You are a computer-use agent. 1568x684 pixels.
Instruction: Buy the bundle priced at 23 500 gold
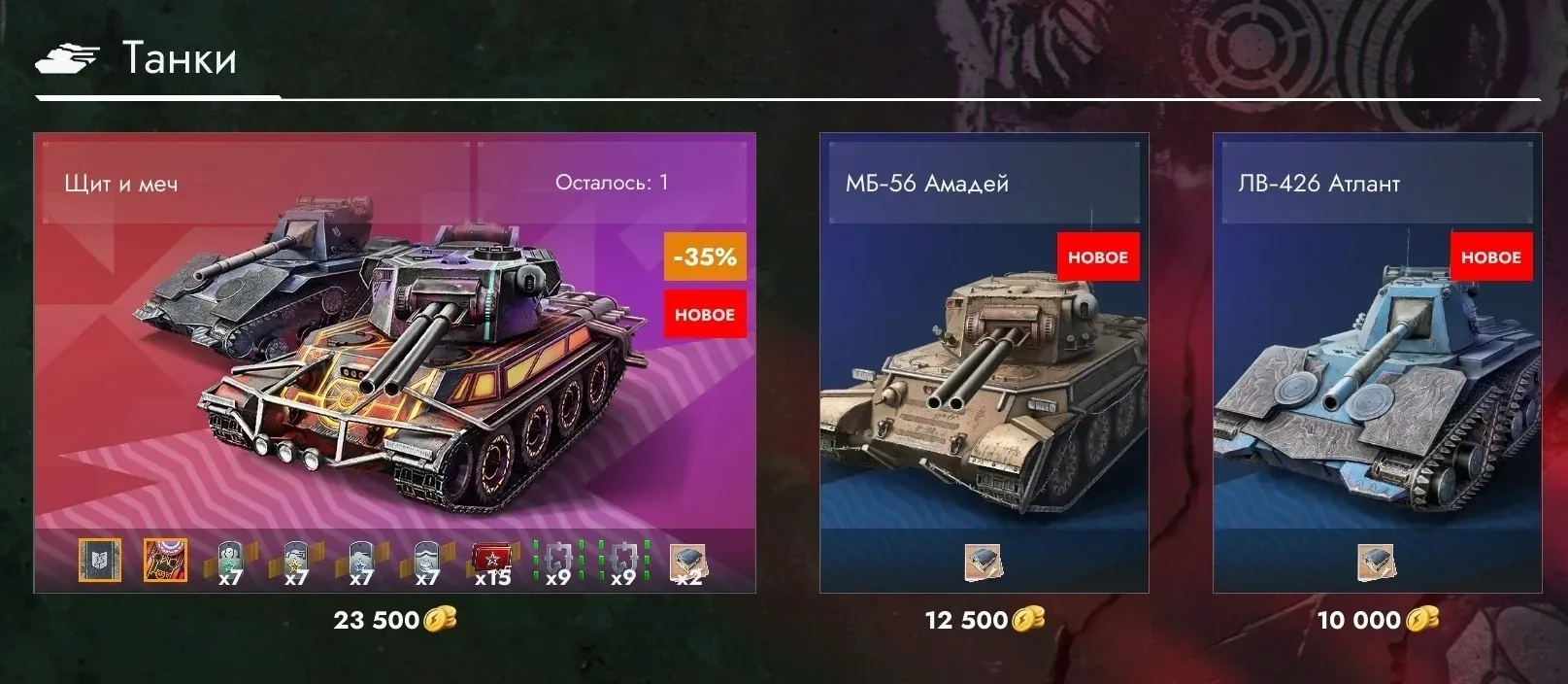coord(394,620)
